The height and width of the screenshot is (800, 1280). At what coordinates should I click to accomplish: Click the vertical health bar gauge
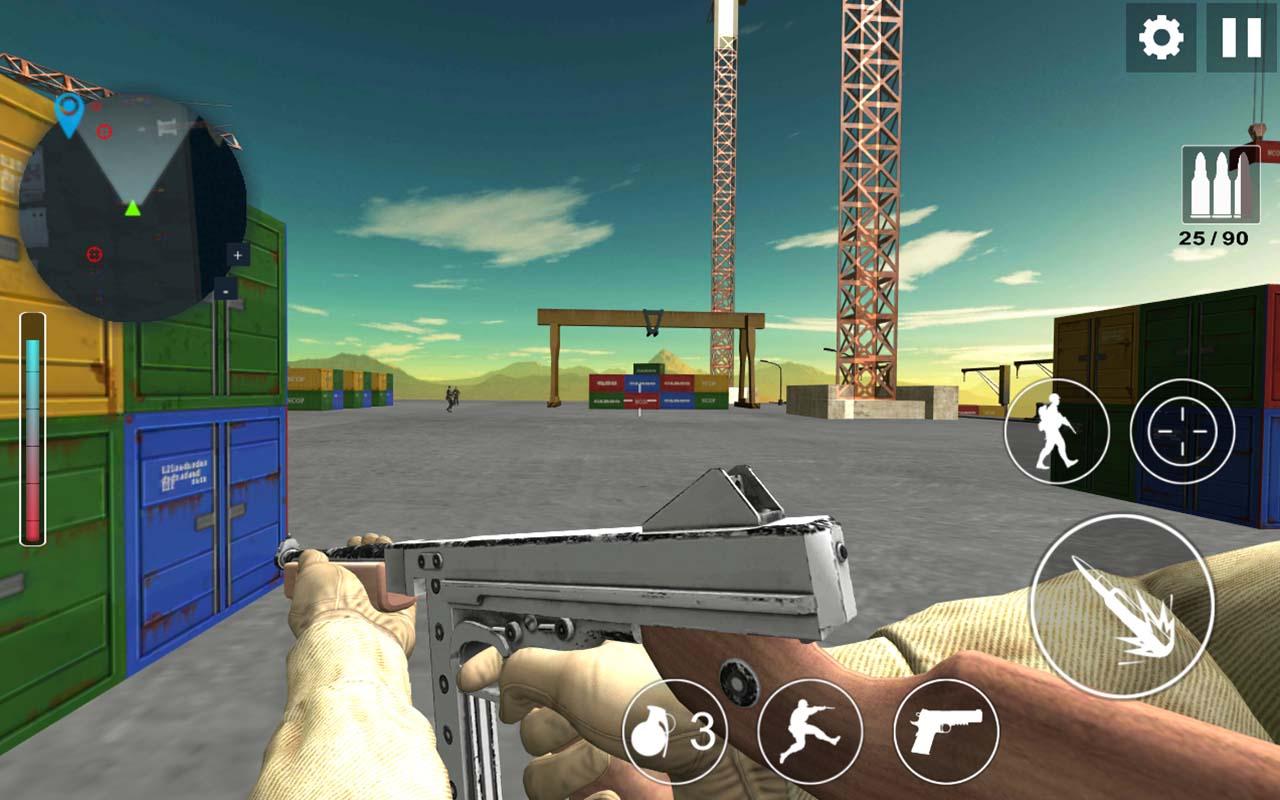click(33, 430)
